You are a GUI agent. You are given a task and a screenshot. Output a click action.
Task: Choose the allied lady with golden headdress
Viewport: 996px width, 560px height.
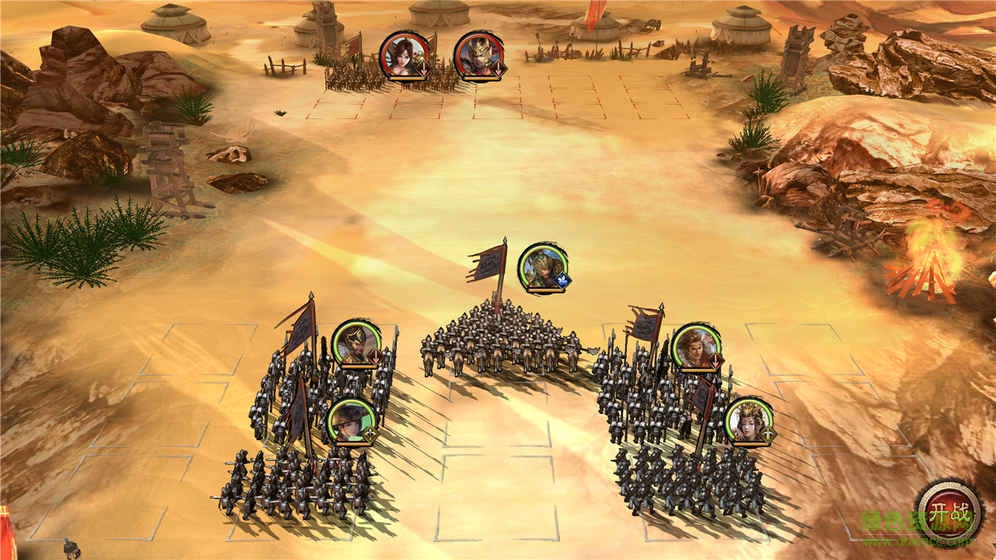coord(748,422)
